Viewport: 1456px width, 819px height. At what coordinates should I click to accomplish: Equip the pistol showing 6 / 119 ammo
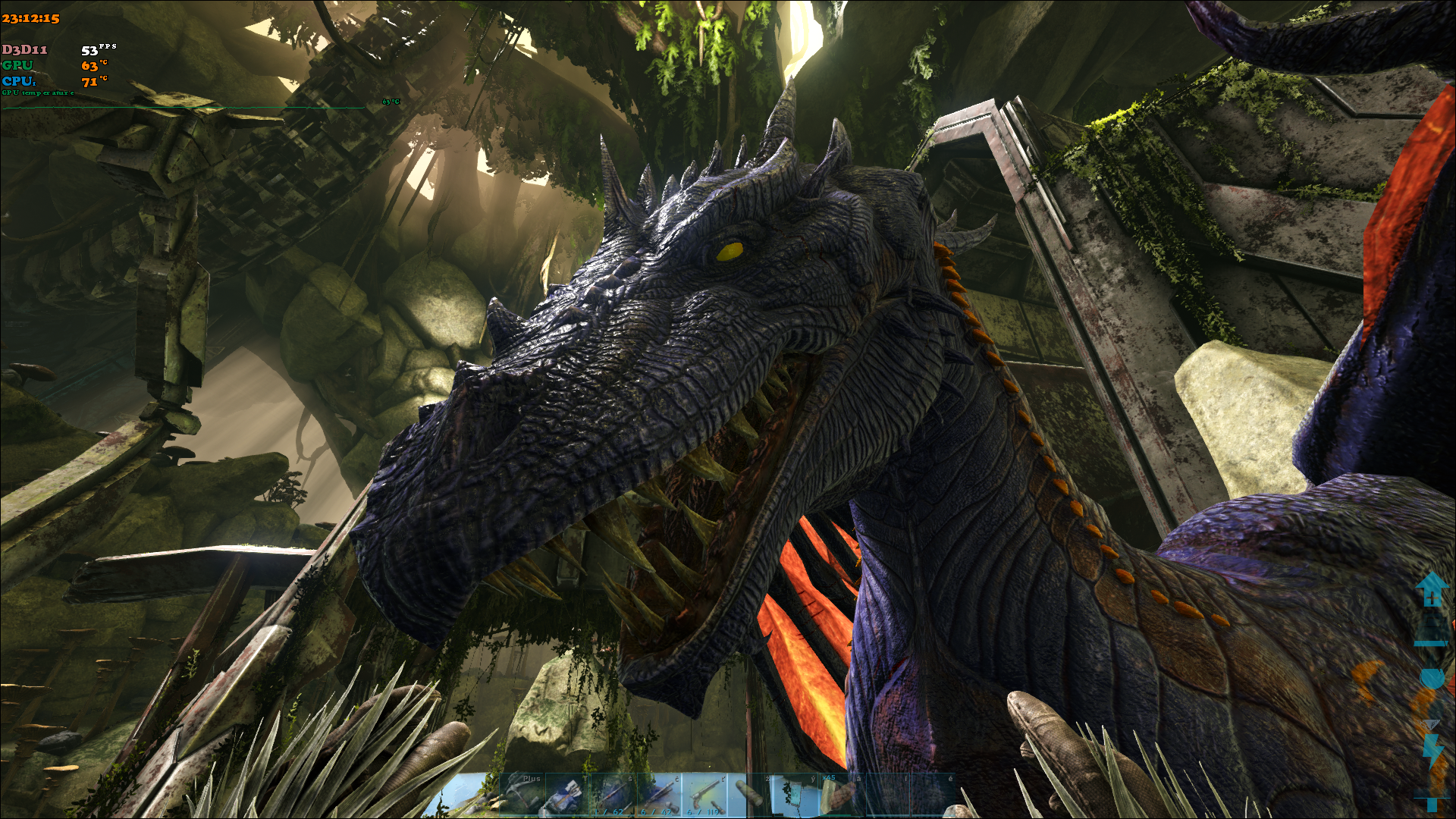[704, 795]
